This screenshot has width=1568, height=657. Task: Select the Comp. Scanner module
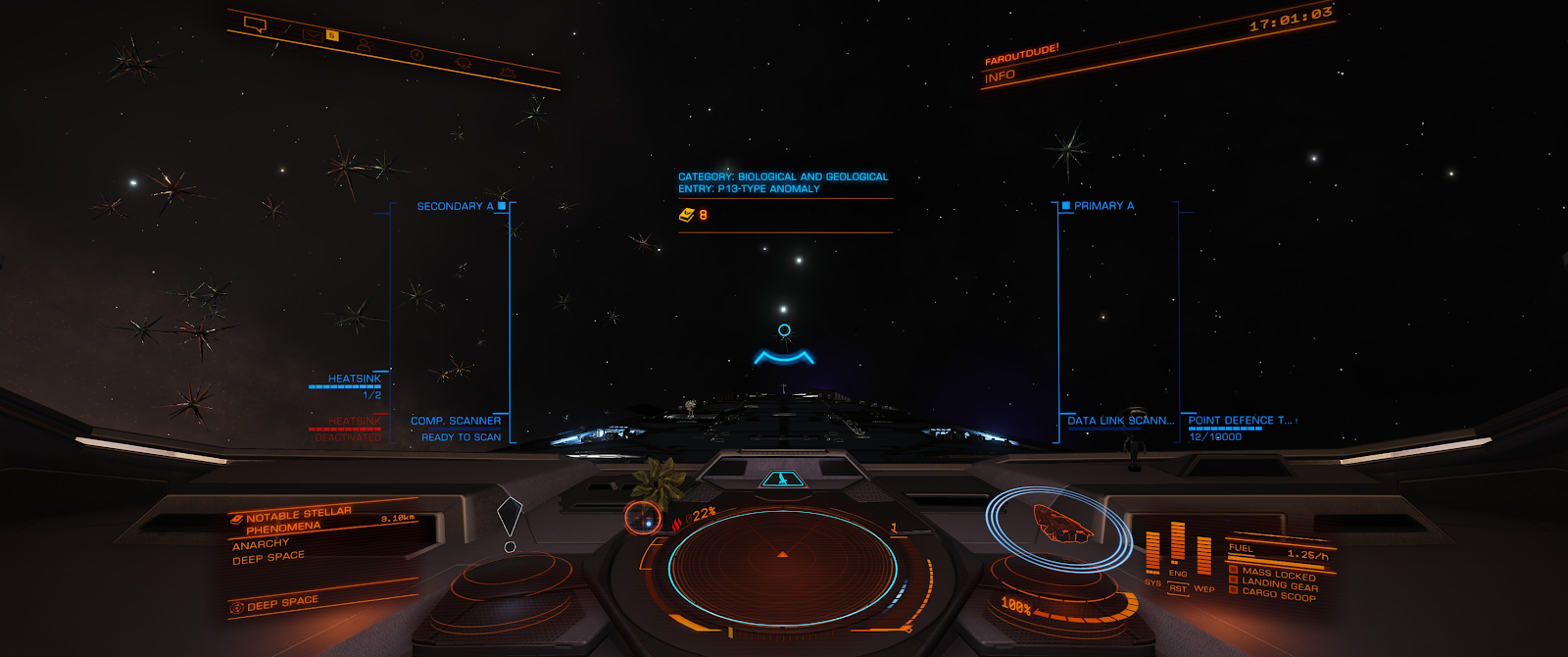[x=456, y=422]
